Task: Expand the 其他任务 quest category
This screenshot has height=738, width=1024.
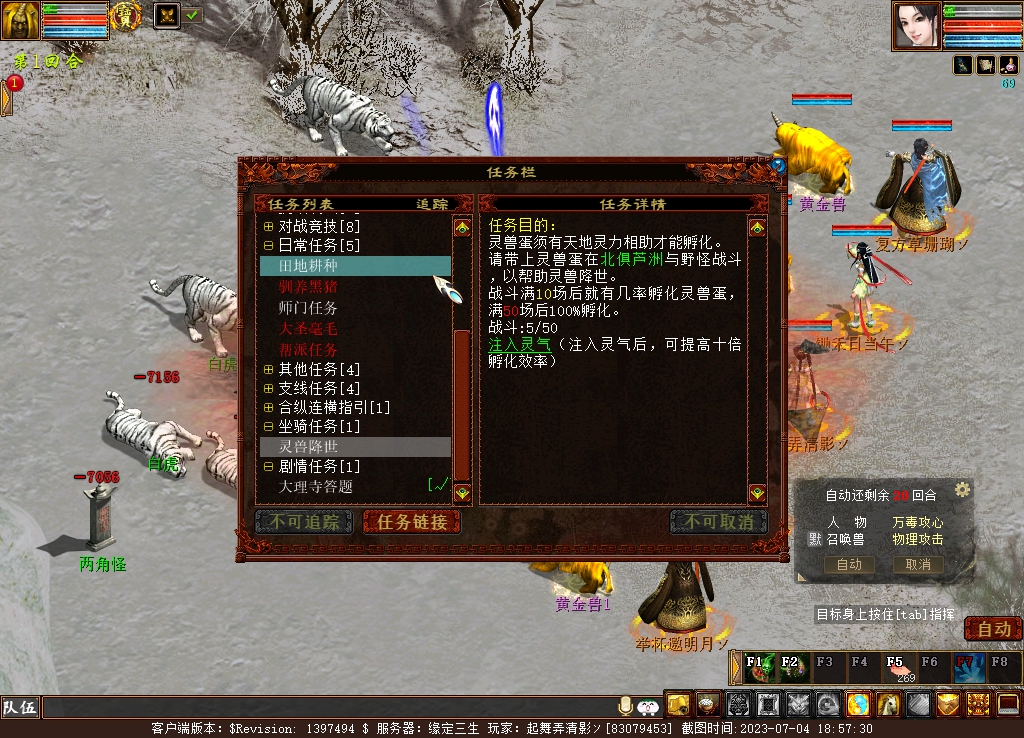Action: [x=269, y=369]
